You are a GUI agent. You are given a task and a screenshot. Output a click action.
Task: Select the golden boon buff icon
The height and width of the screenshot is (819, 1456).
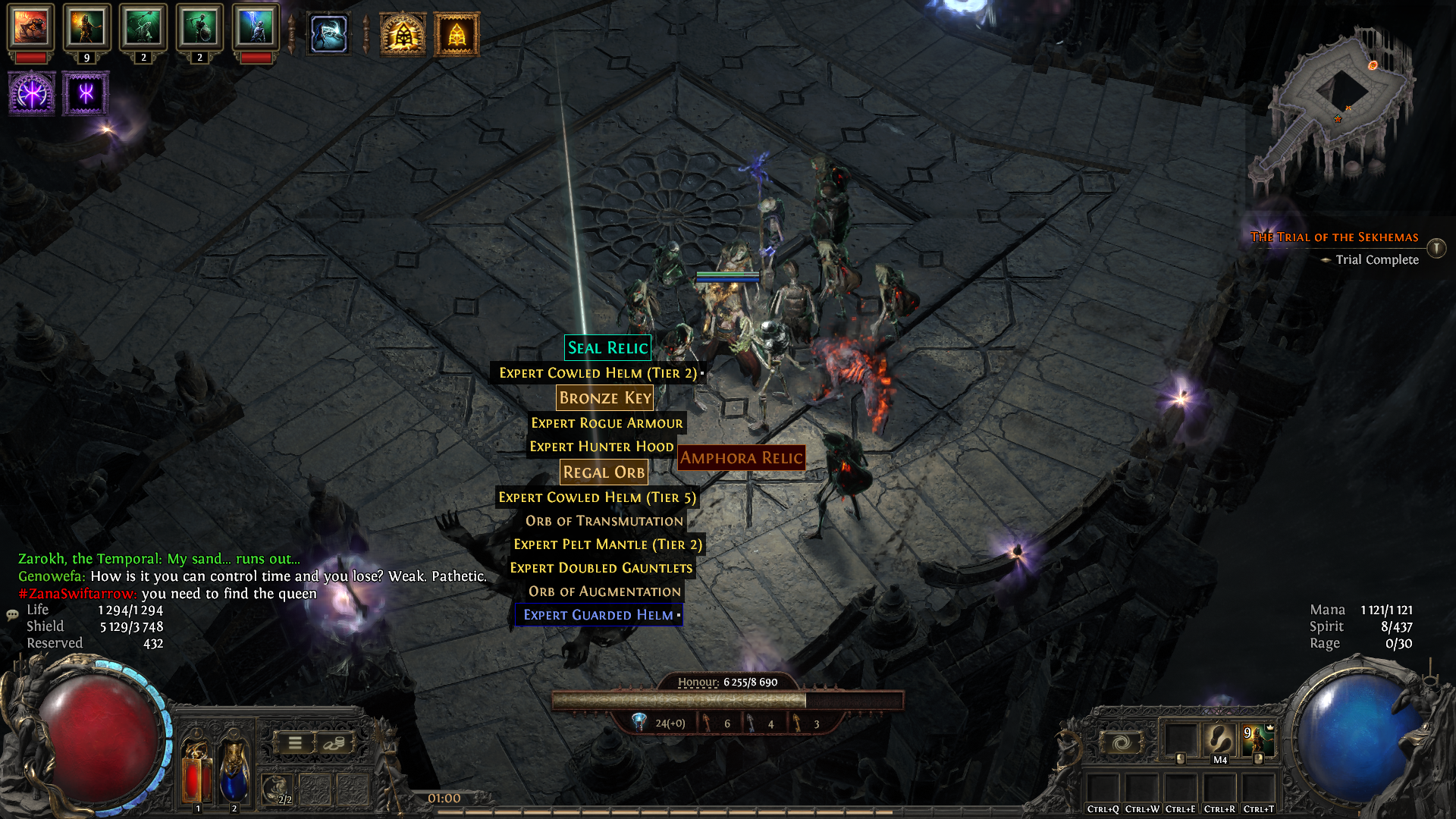(x=402, y=34)
